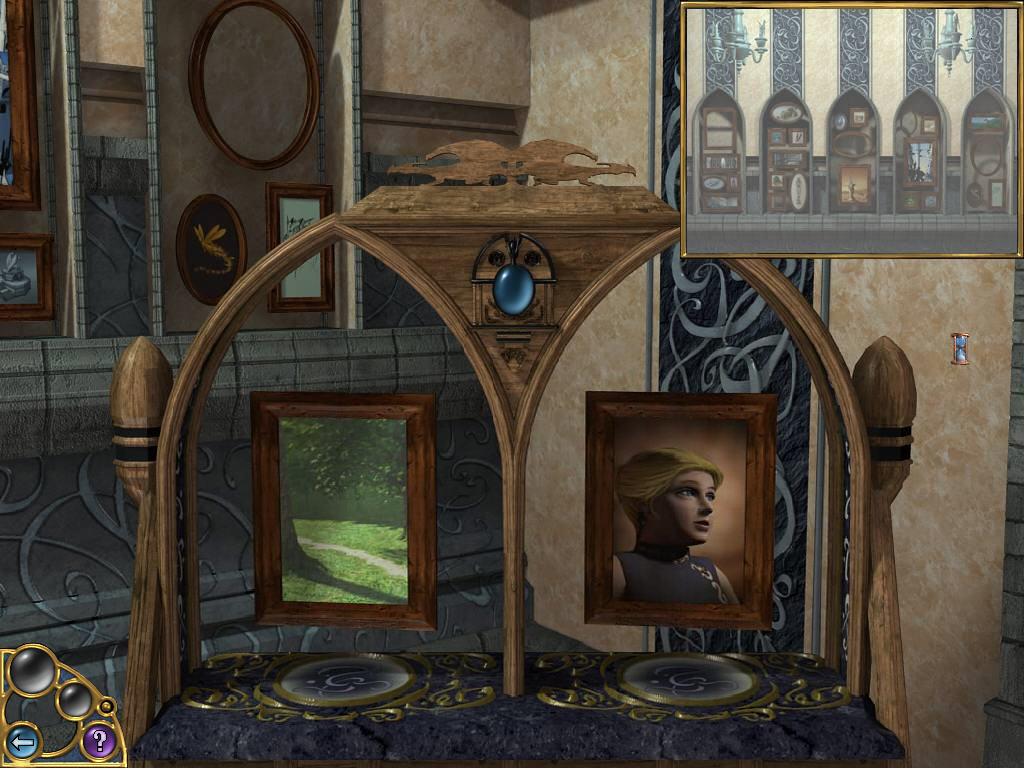
Task: Select the blonde woman portrait
Action: tap(680, 510)
